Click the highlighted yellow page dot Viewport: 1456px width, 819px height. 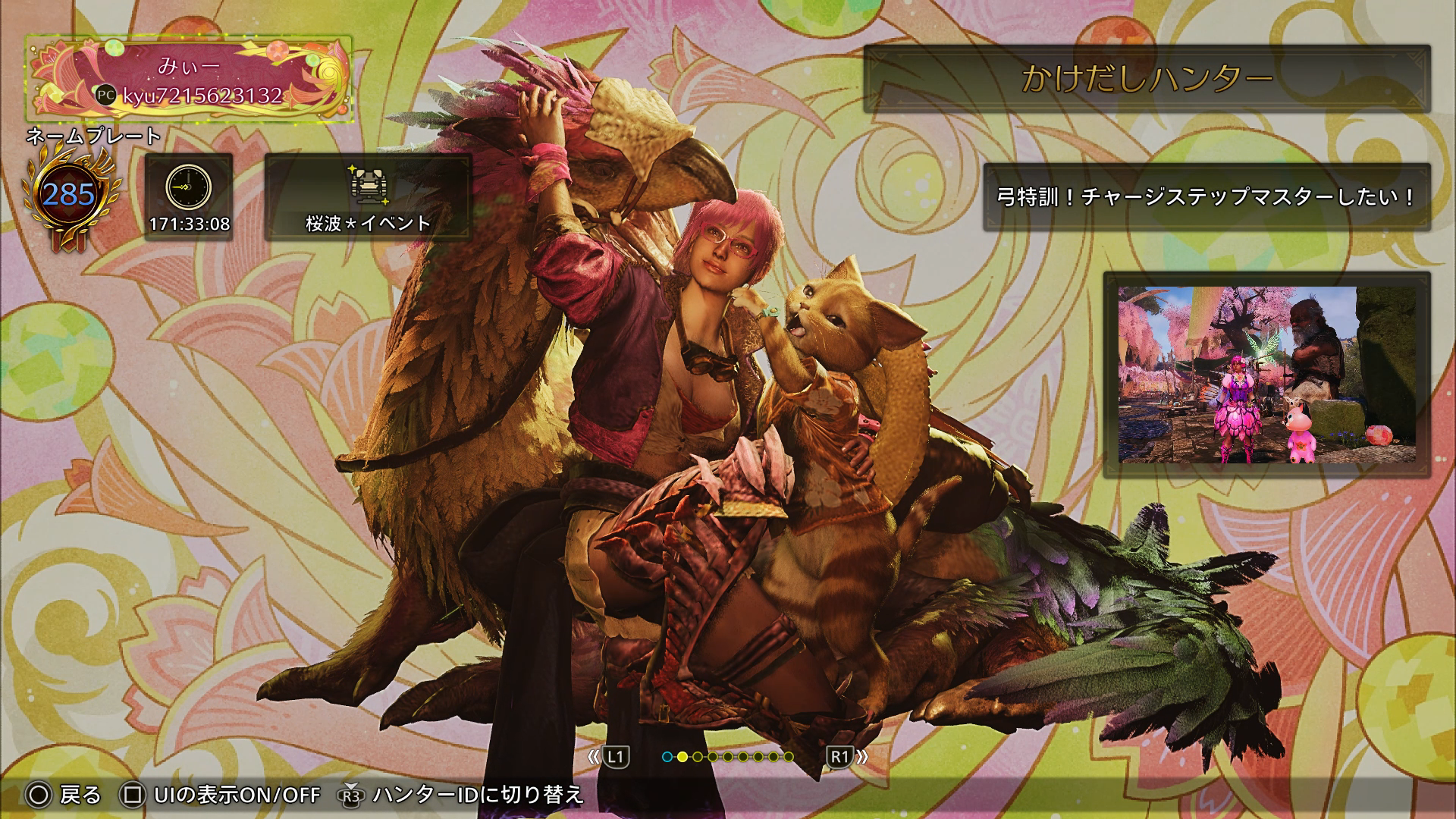coord(682,757)
